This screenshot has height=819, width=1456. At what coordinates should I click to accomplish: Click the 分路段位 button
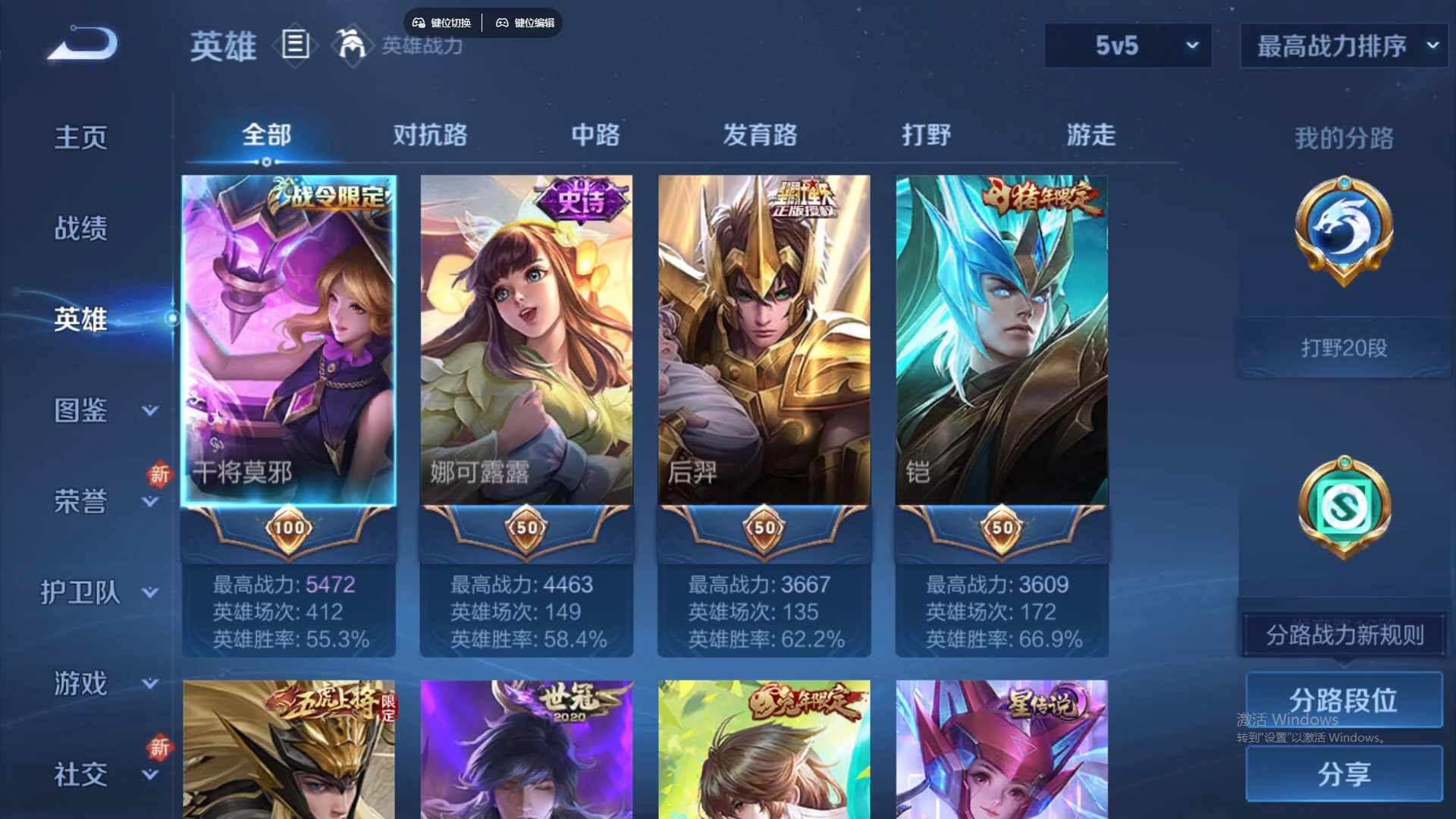pos(1344,699)
